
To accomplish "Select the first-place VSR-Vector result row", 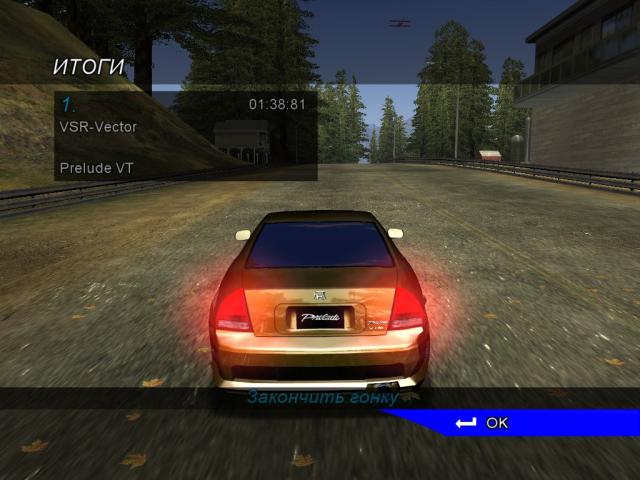I will tap(185, 127).
